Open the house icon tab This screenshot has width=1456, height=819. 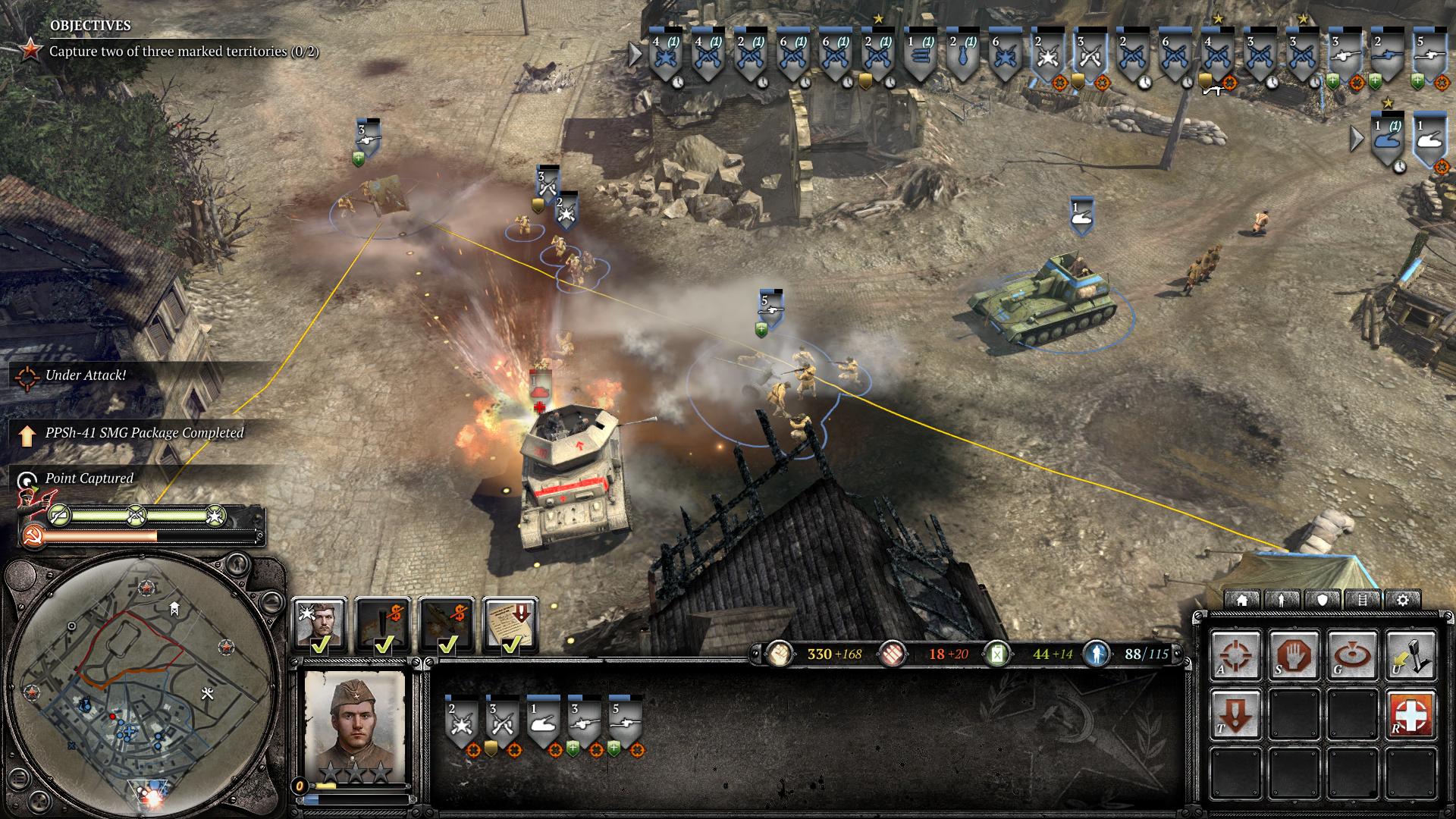pos(1242,600)
